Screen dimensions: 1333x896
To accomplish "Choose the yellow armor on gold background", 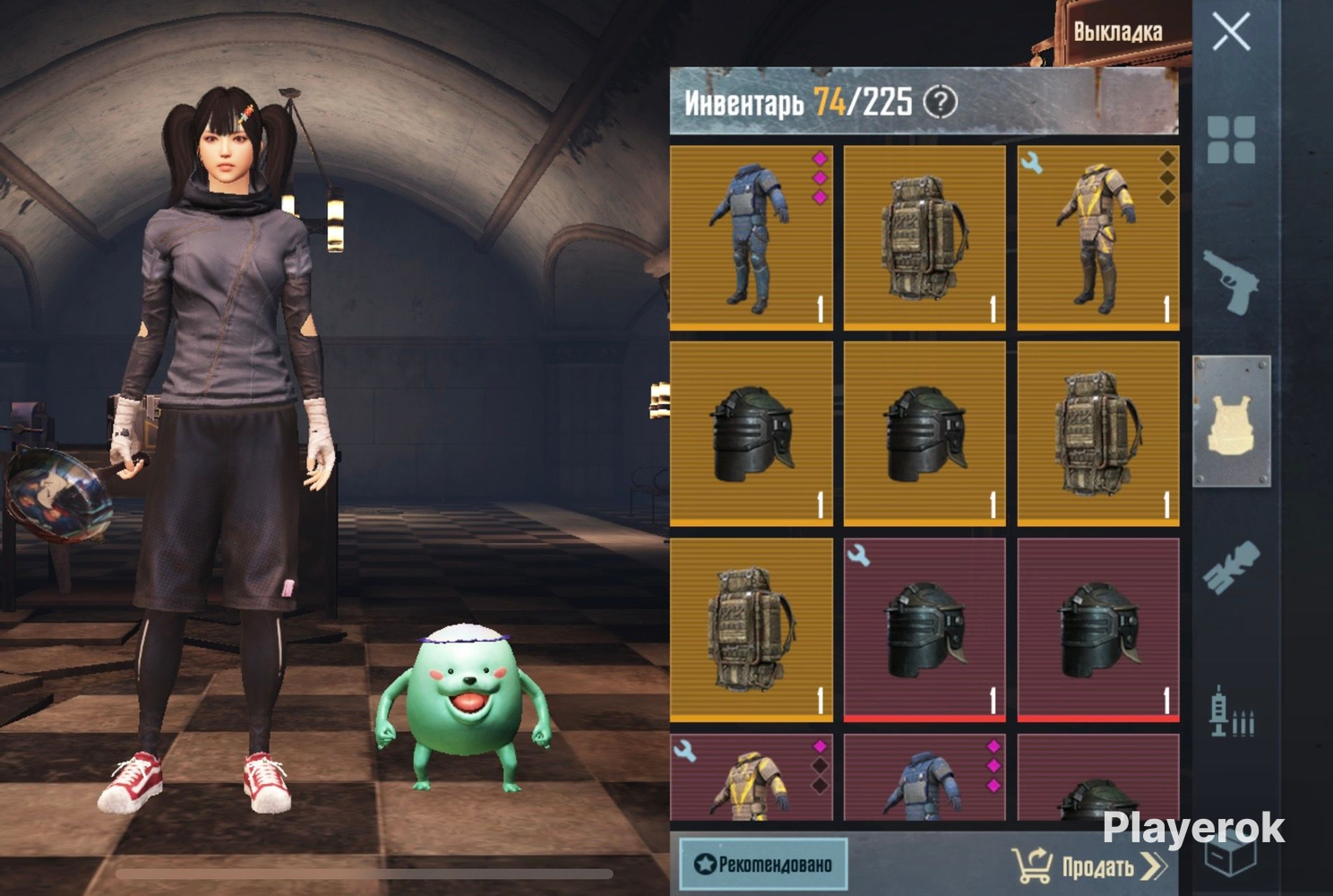I will pos(1098,237).
